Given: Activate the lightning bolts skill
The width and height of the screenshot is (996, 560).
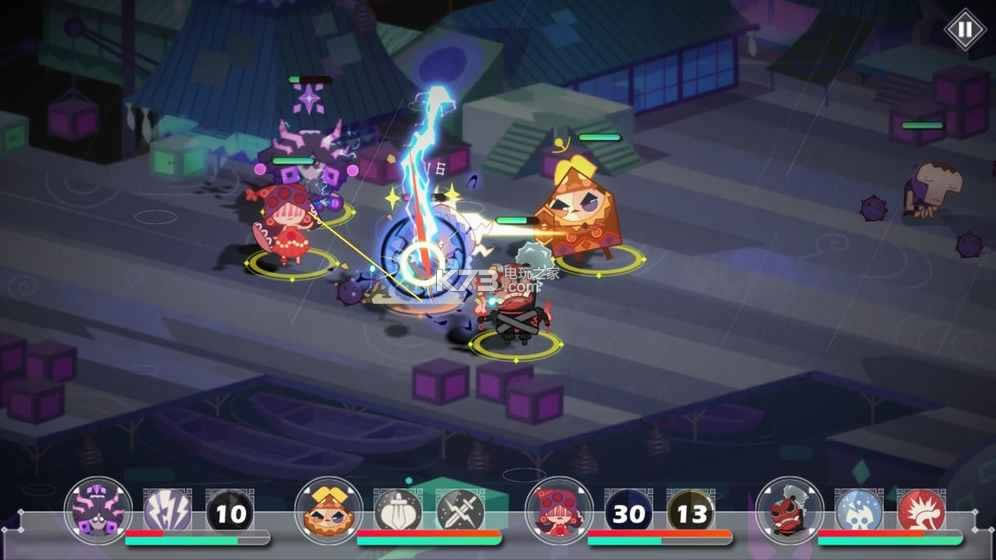Looking at the screenshot, I should (x=167, y=513).
